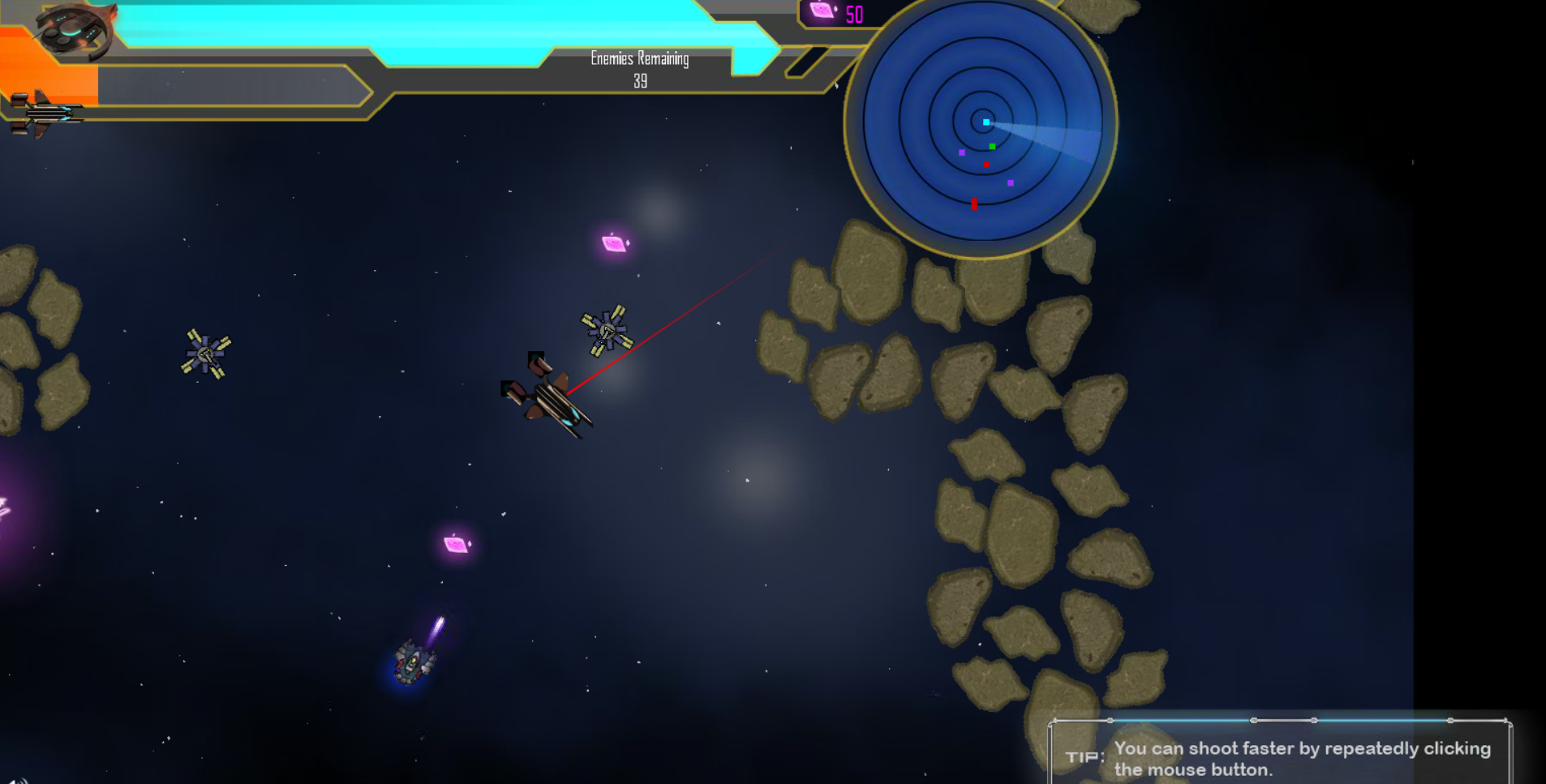Select the purple blip near radar center

point(962,151)
